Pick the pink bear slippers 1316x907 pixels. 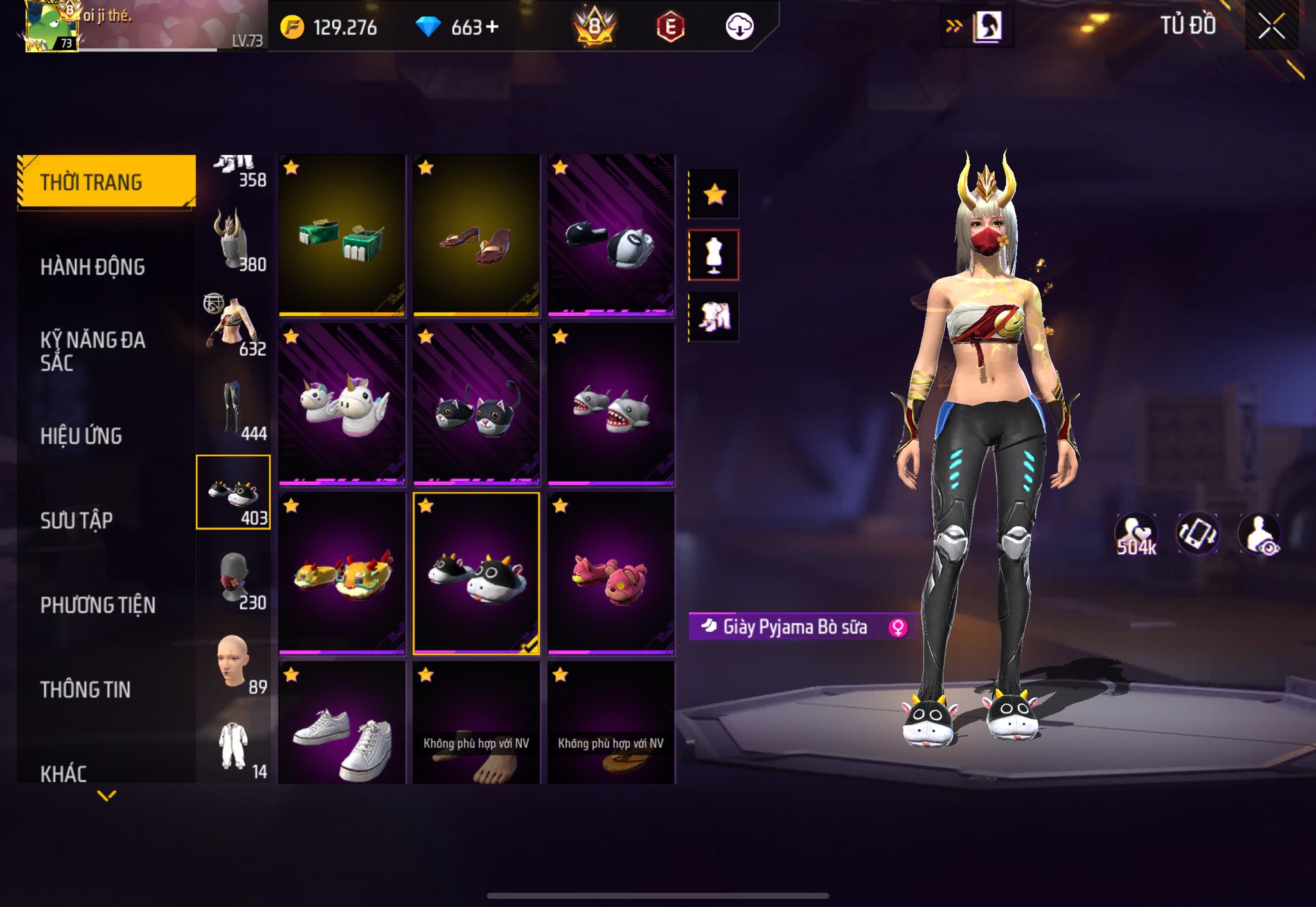(x=611, y=574)
